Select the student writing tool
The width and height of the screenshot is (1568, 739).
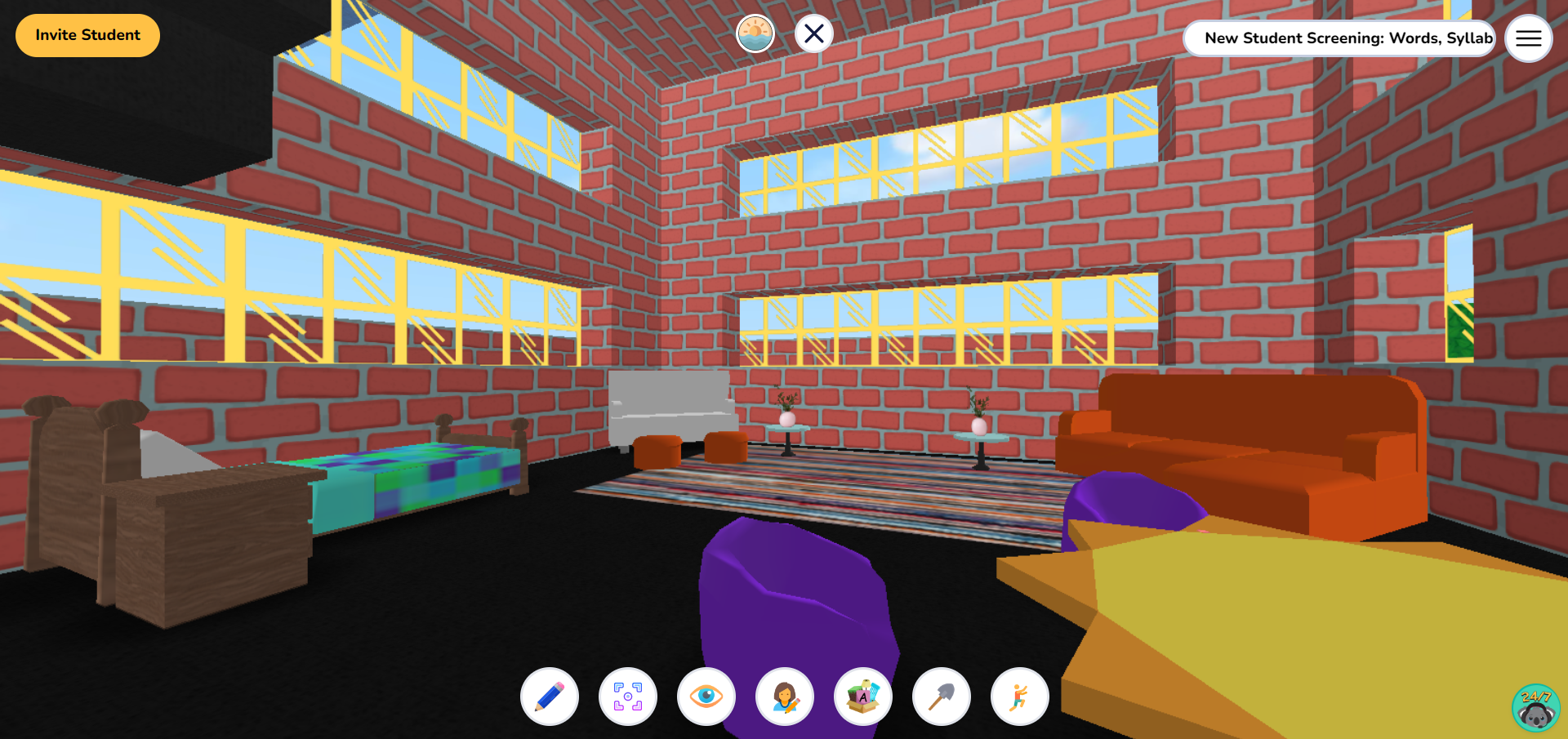(785, 697)
